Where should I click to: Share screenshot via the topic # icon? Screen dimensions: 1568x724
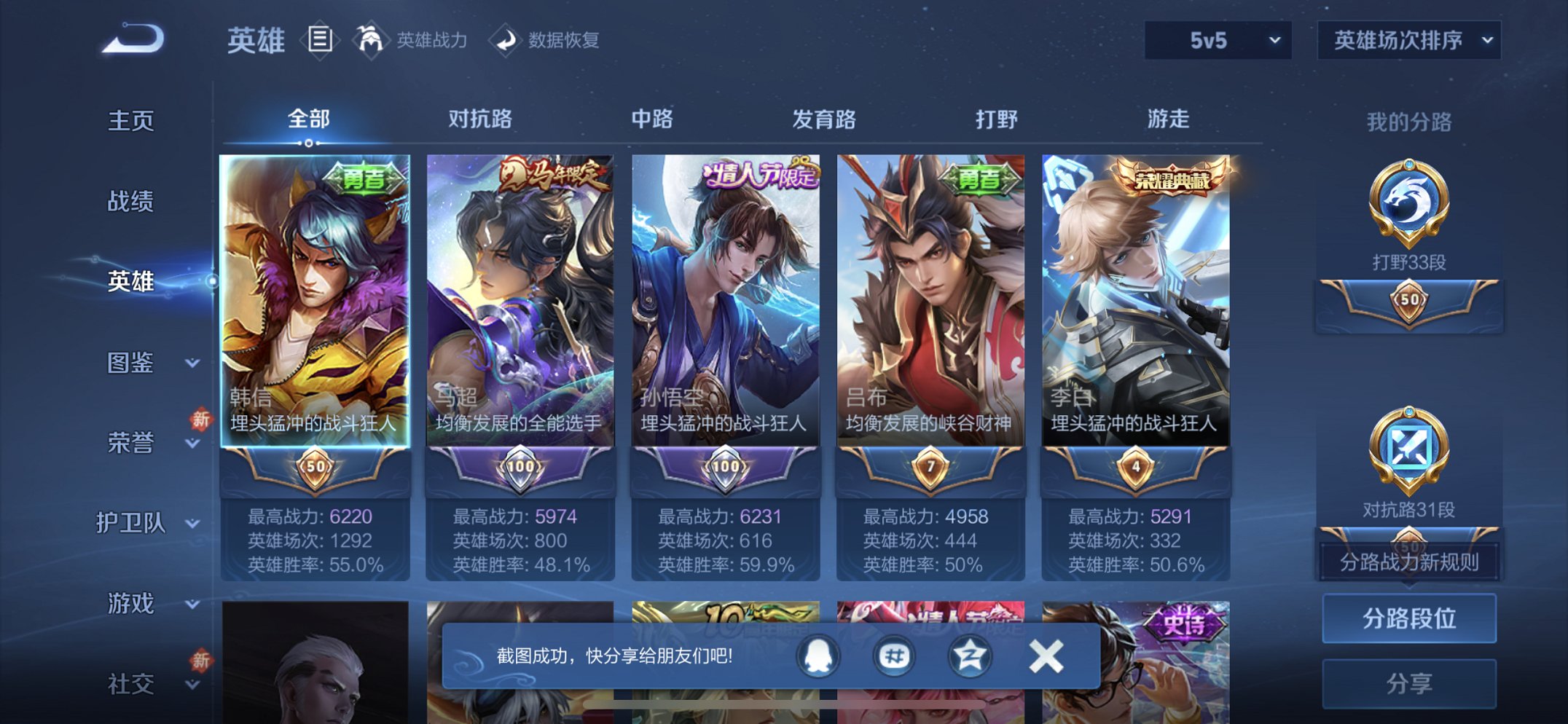point(893,655)
